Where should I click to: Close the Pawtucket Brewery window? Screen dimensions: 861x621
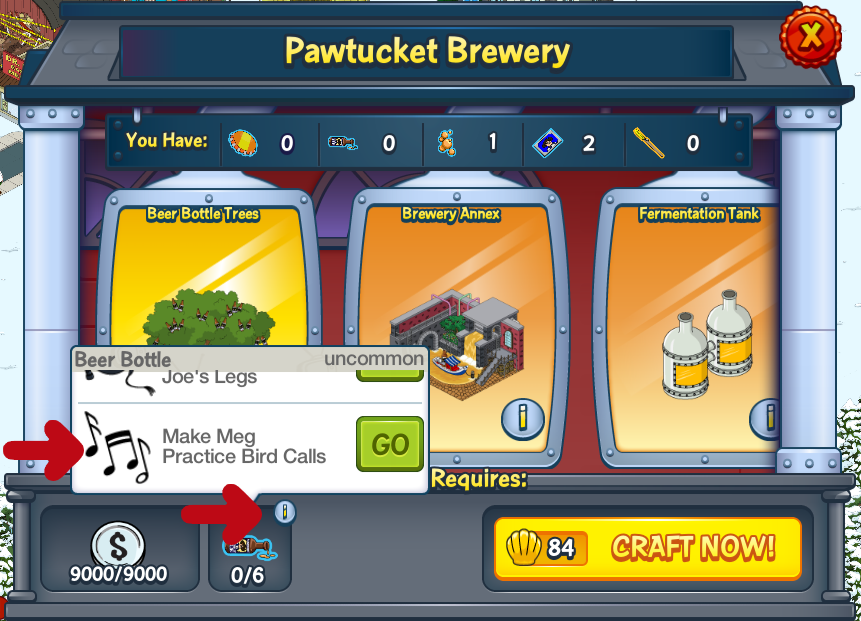(811, 38)
